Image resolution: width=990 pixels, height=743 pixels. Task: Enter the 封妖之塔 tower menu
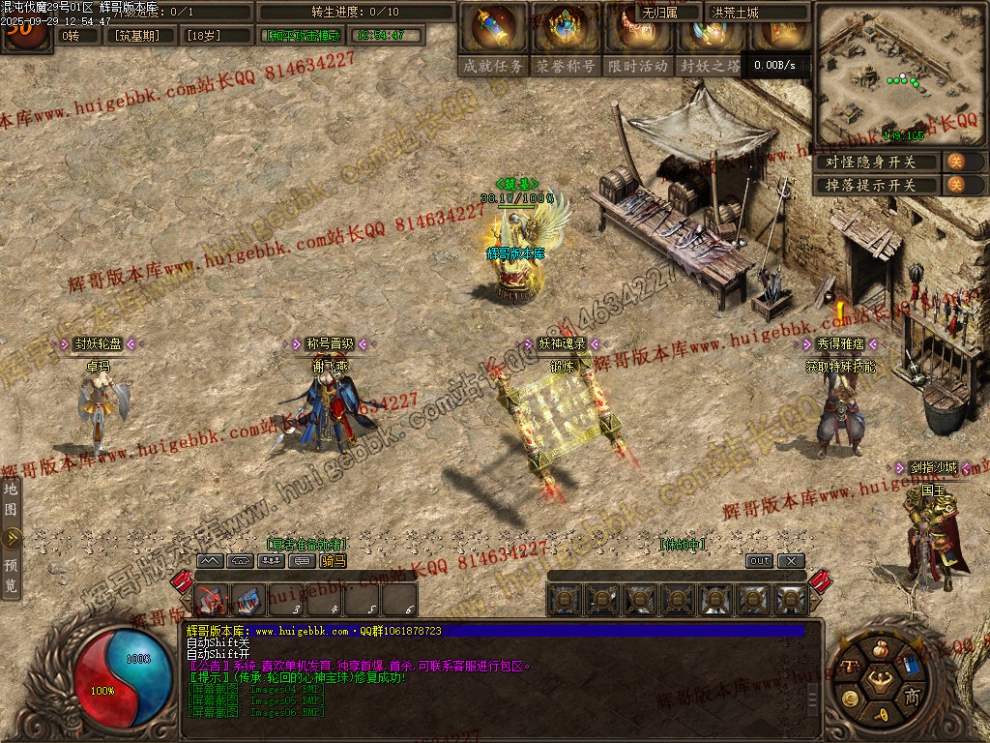coord(711,65)
